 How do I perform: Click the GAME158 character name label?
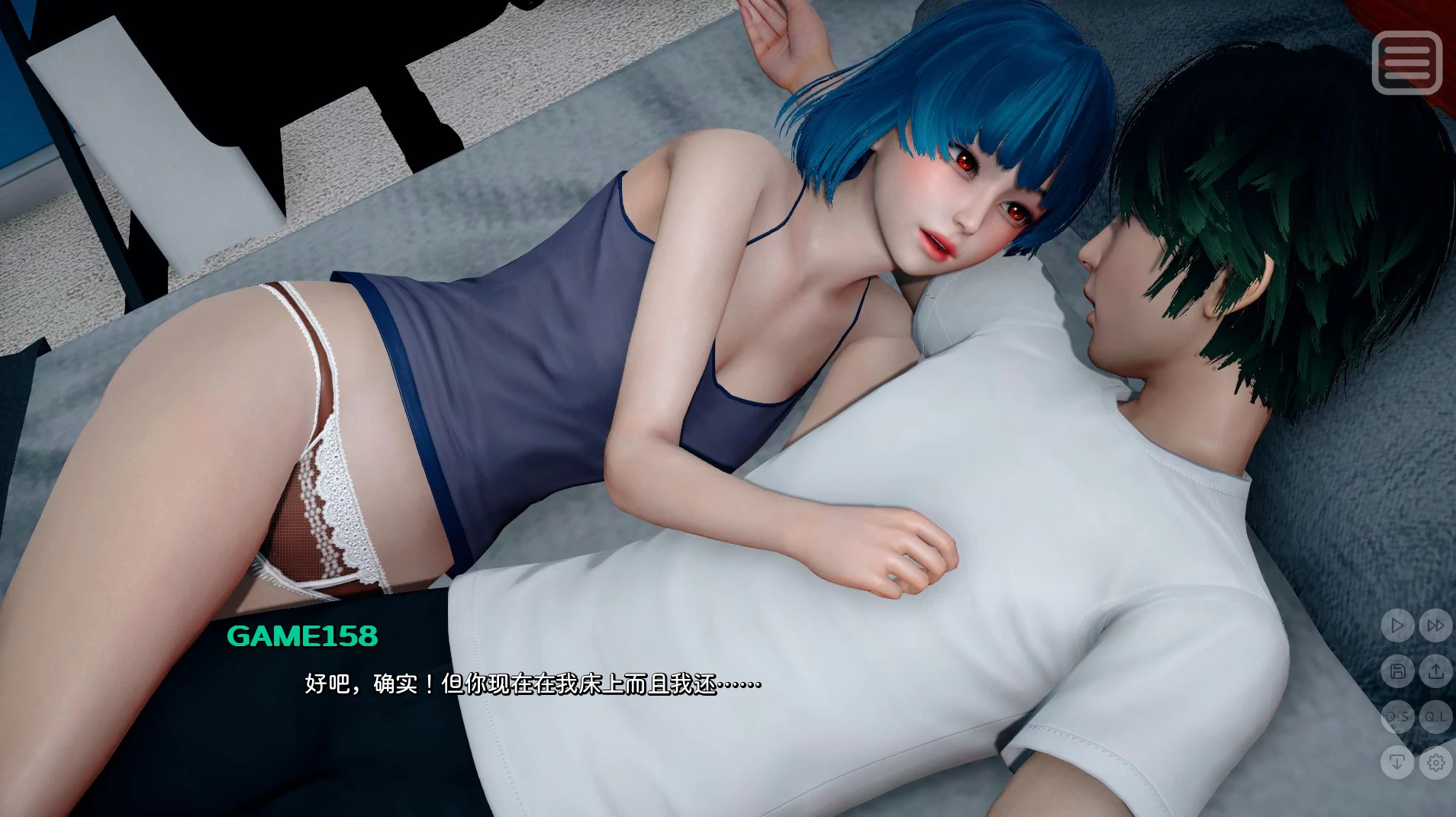pos(302,634)
